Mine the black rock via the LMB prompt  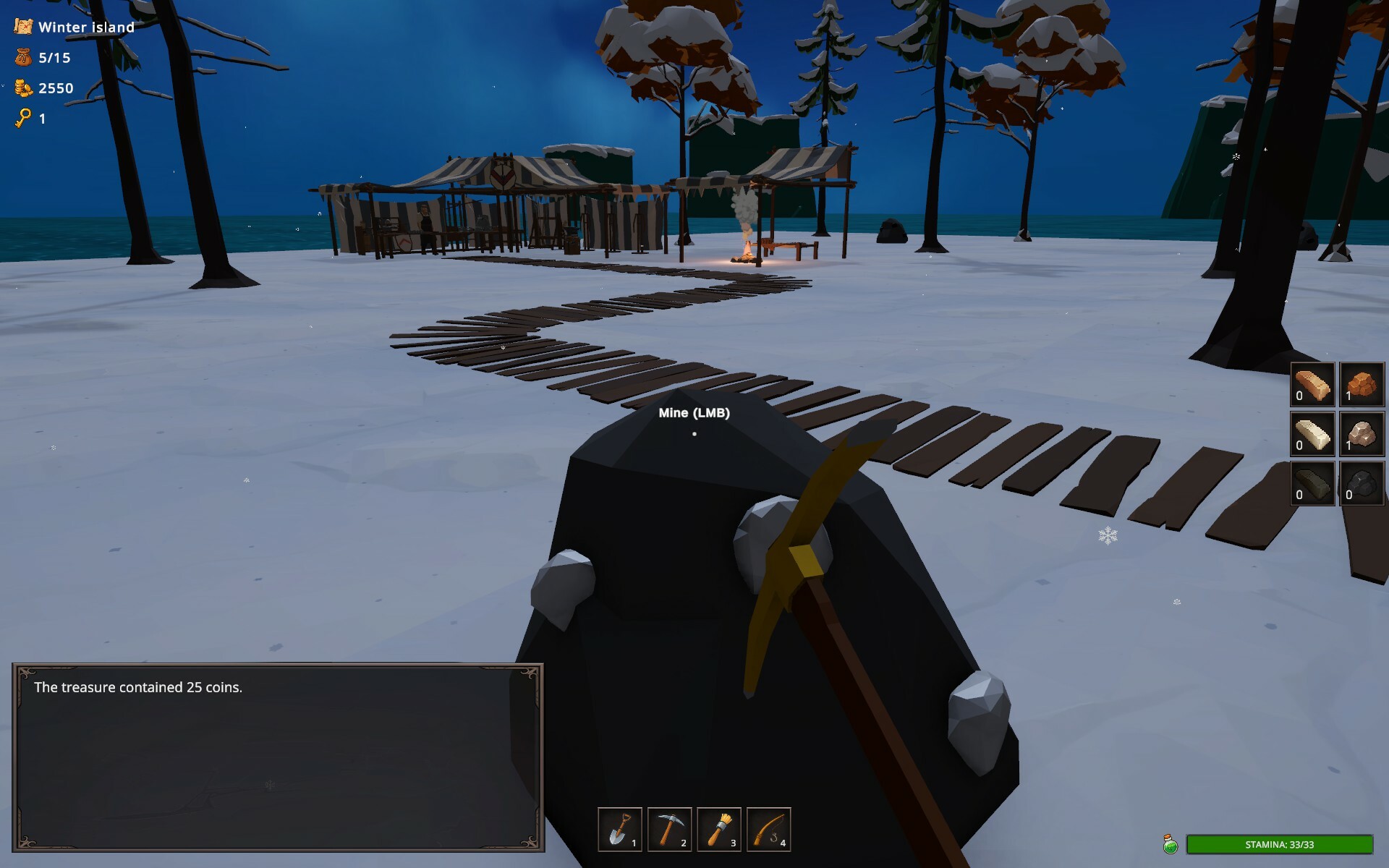694,414
